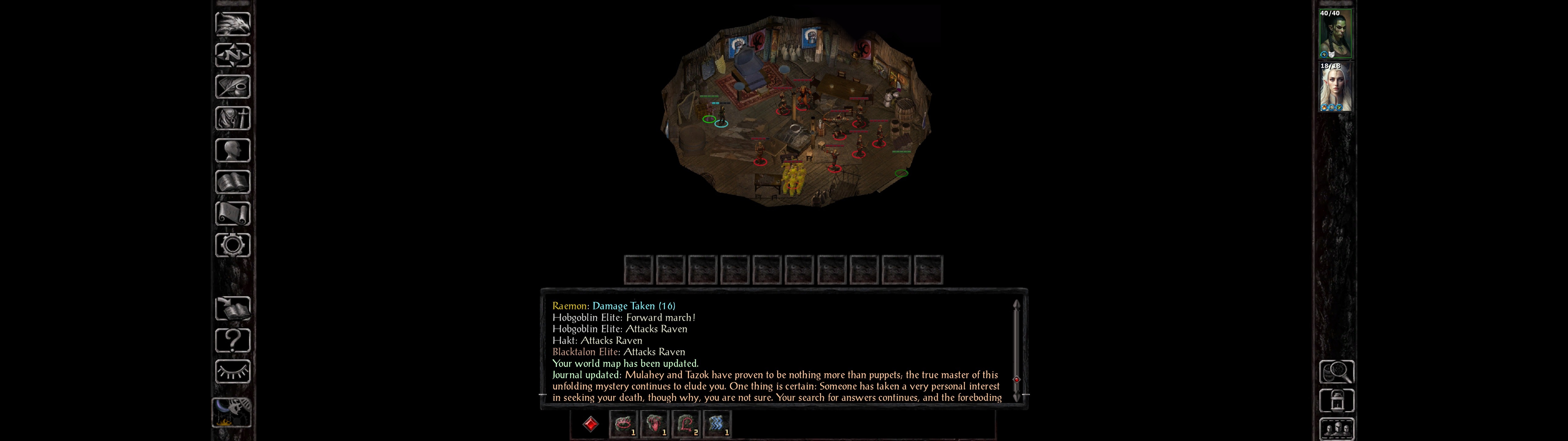The image size is (1568, 441).
Task: Open the area map compass button
Action: point(232,55)
